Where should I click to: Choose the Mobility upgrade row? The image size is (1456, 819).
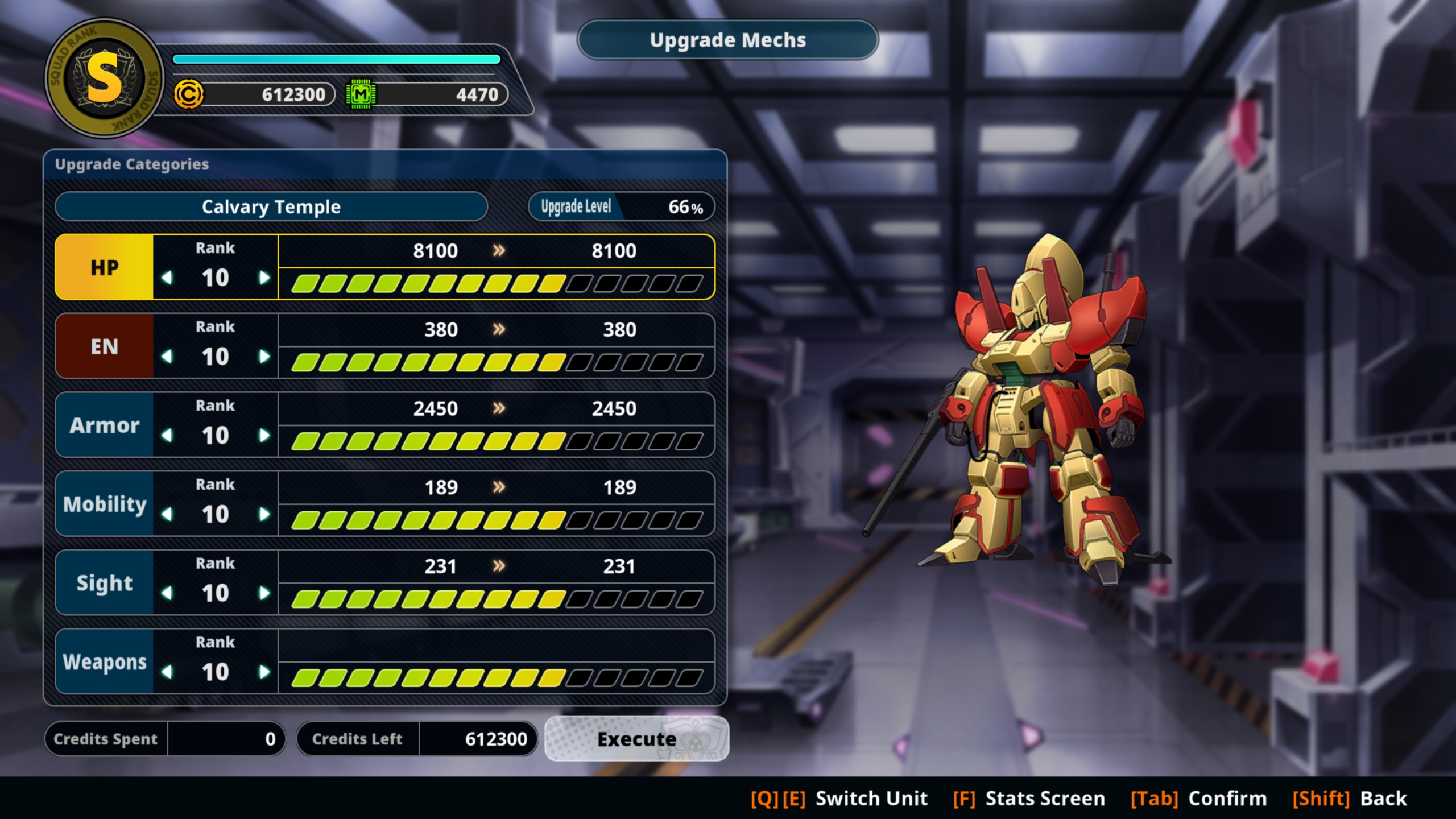tap(105, 504)
